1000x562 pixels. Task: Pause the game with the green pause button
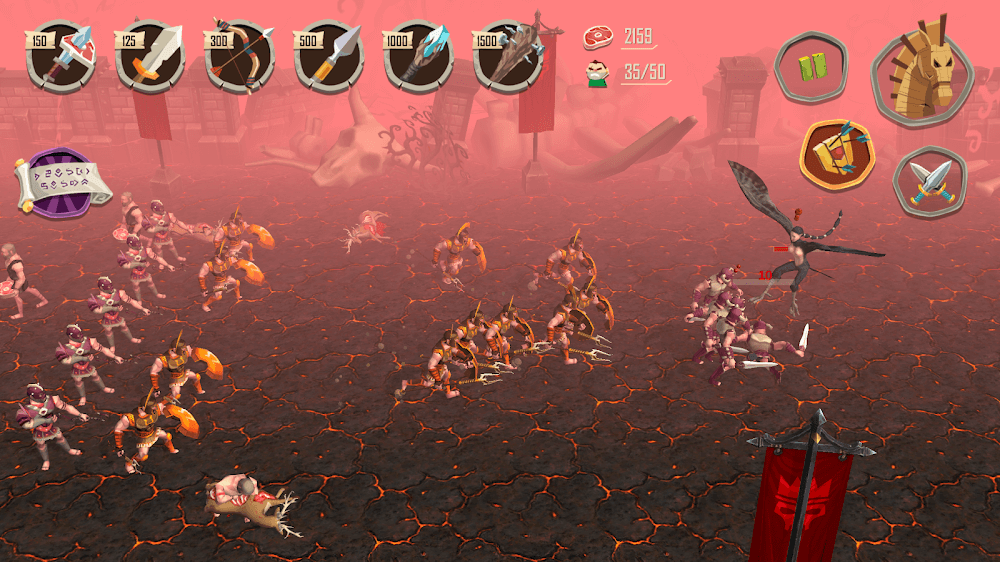point(812,68)
